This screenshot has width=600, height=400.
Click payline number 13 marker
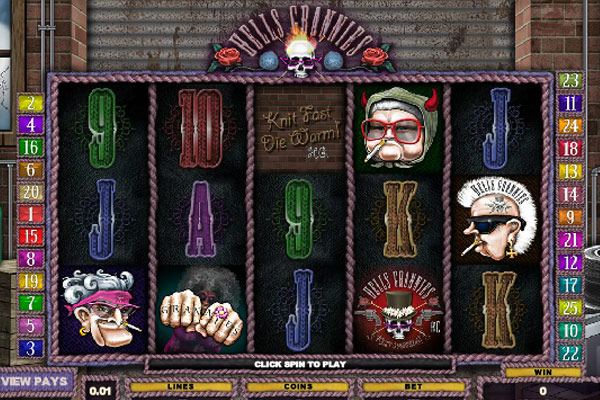(571, 171)
